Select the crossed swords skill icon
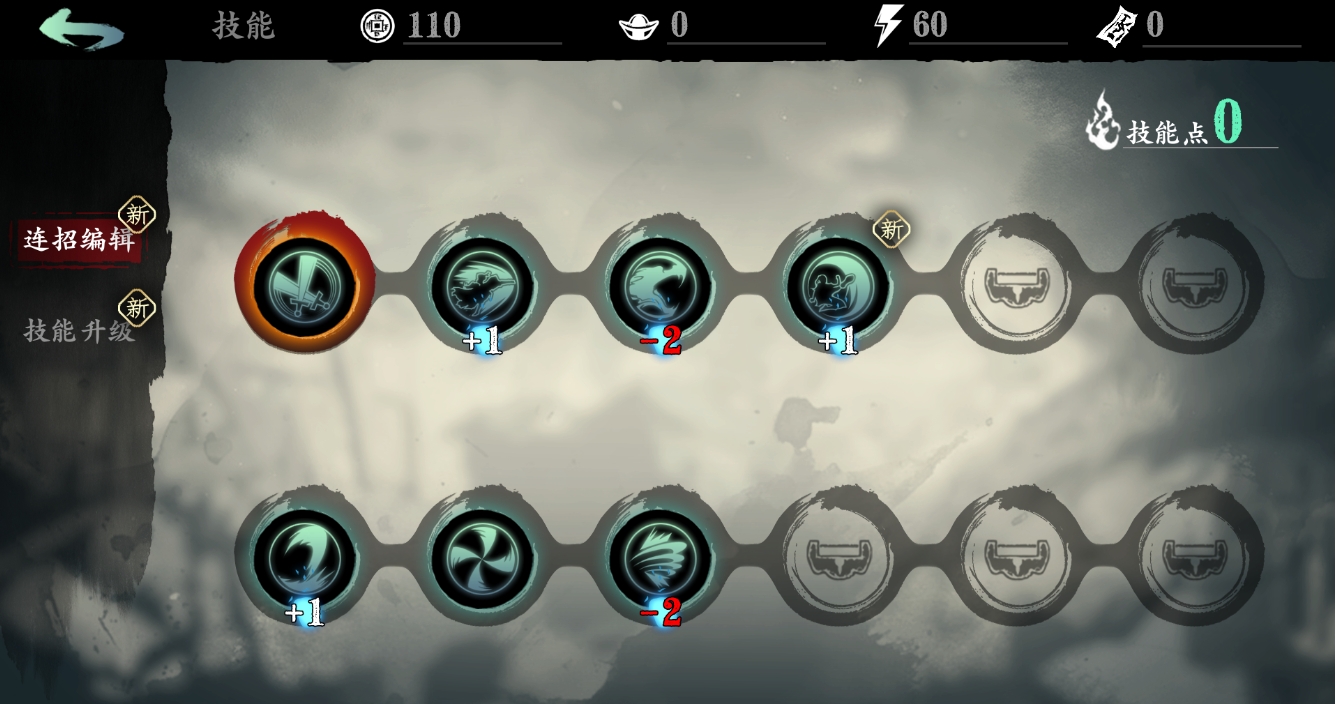 (x=304, y=284)
